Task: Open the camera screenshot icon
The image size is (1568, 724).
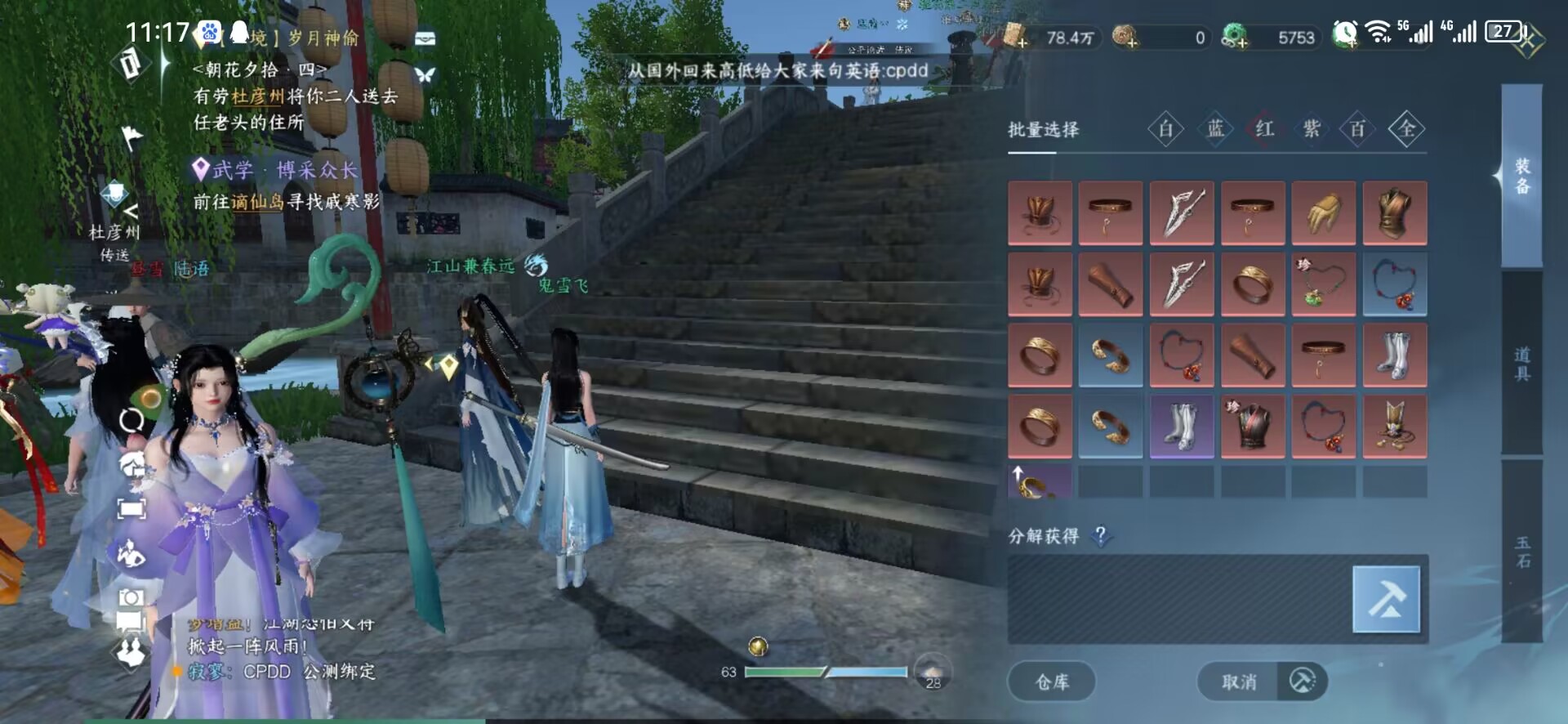Action: click(131, 598)
